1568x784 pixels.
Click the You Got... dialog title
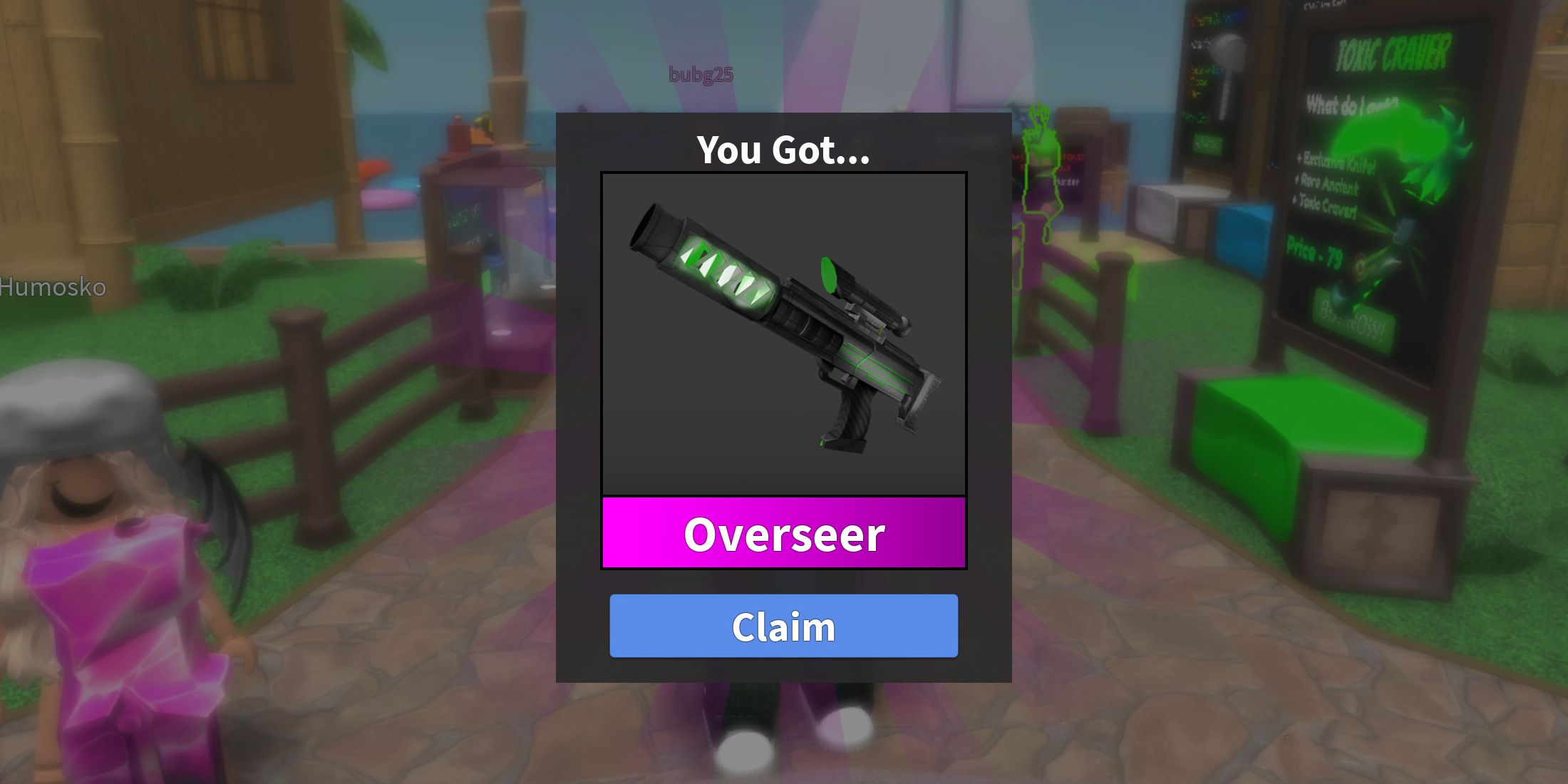point(783,150)
